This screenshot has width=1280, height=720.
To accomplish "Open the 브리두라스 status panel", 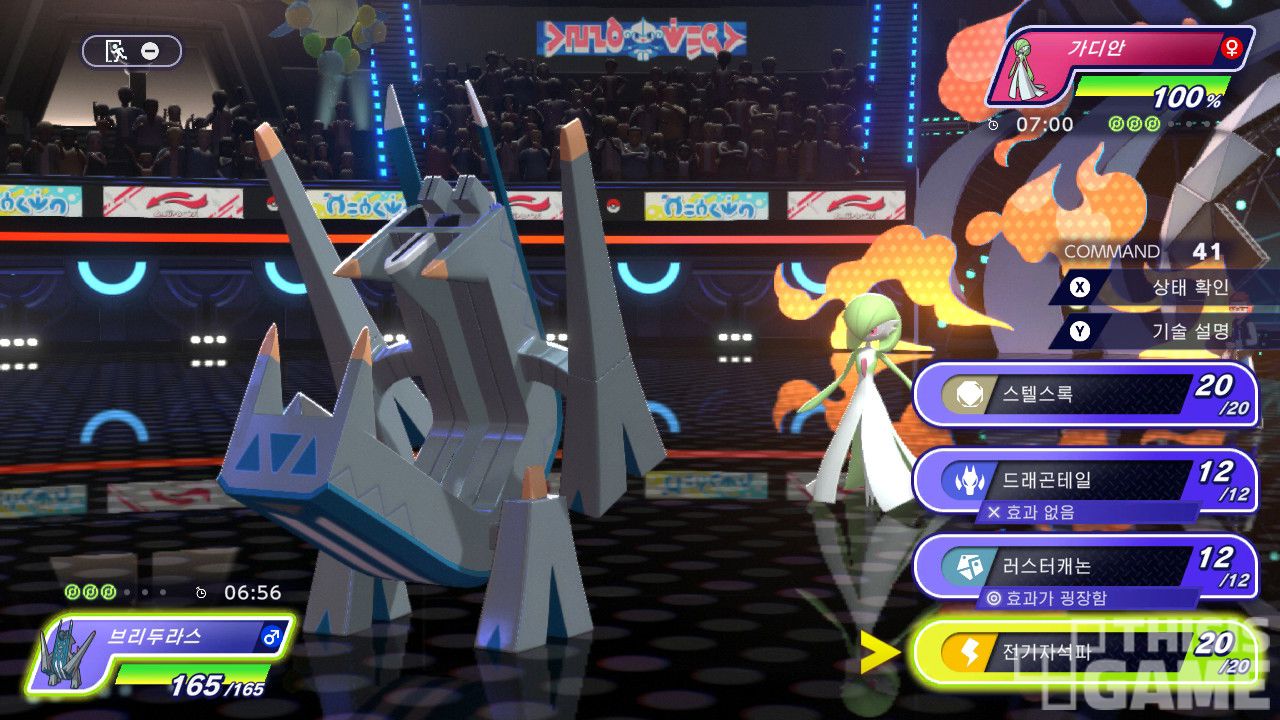I will click(160, 655).
